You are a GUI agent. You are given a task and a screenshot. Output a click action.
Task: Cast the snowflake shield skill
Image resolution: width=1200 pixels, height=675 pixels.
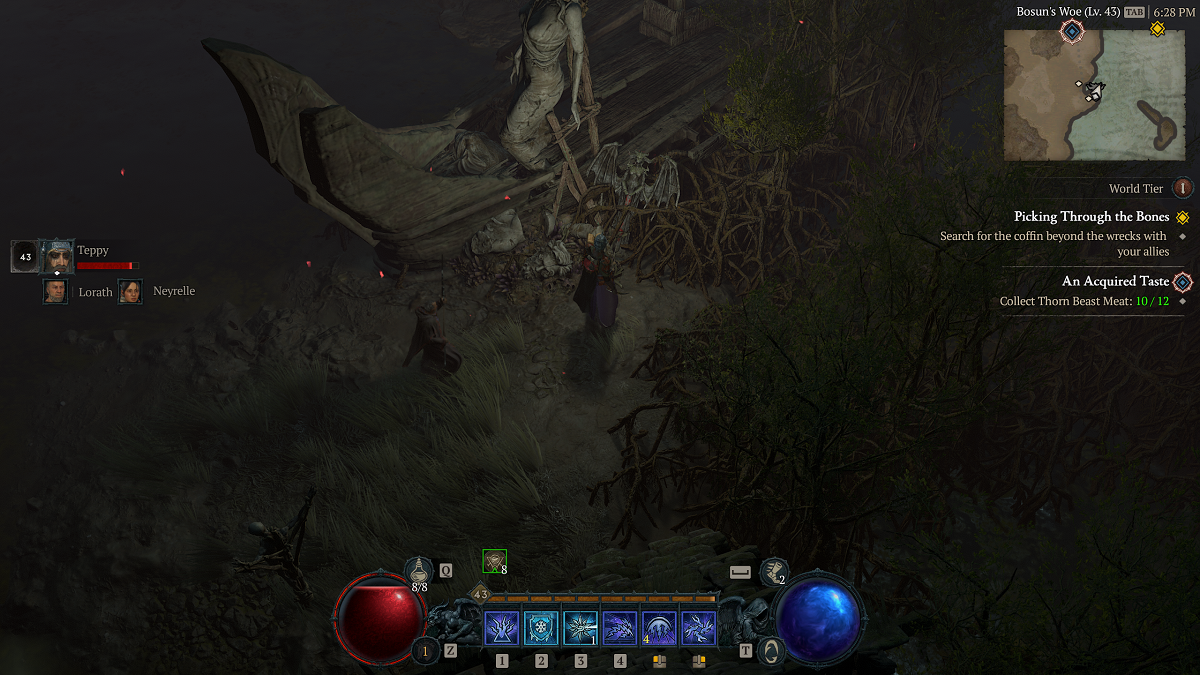[x=541, y=628]
